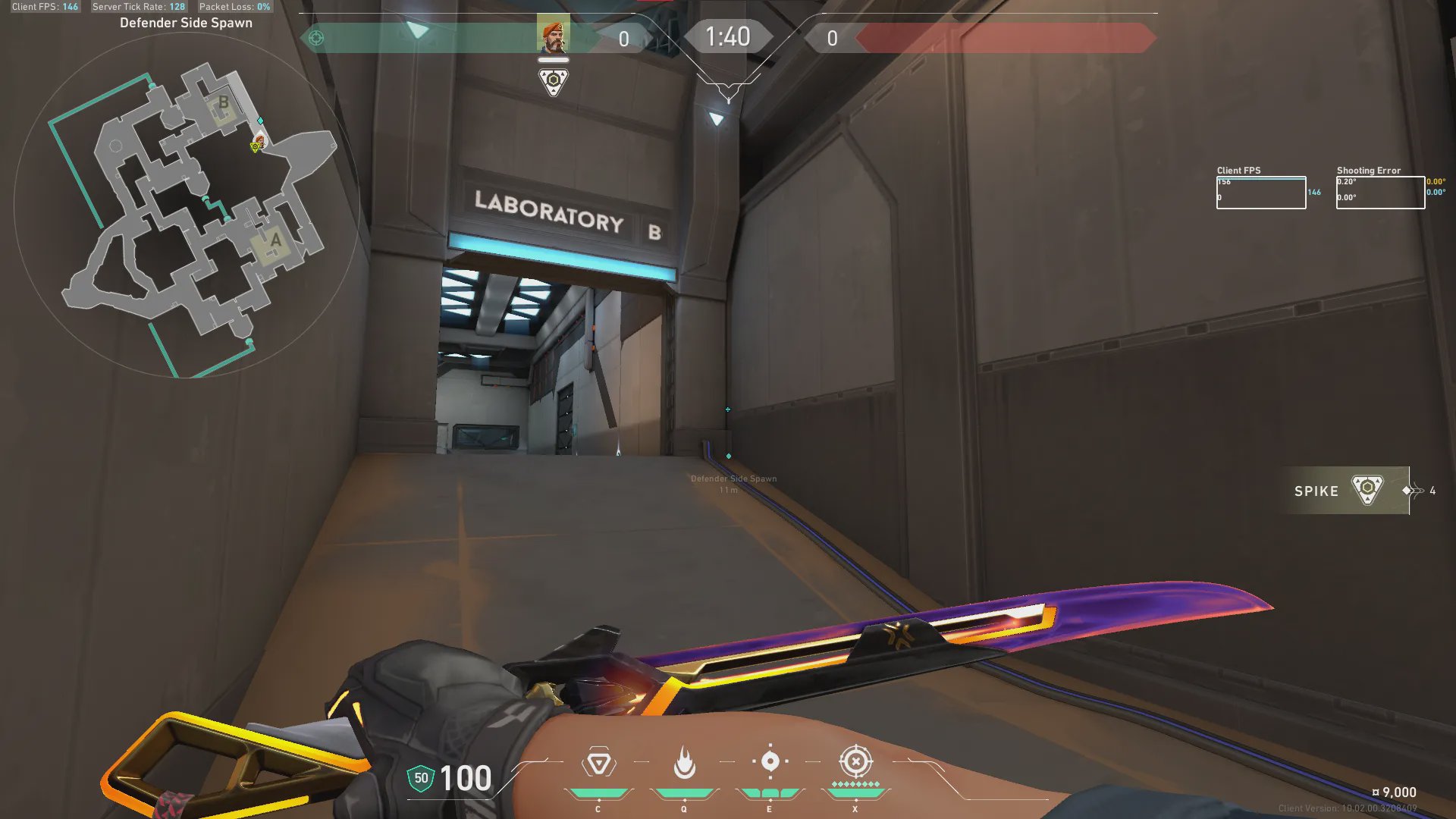The width and height of the screenshot is (1456, 819).
Task: Click the shield armor icon
Action: click(421, 778)
